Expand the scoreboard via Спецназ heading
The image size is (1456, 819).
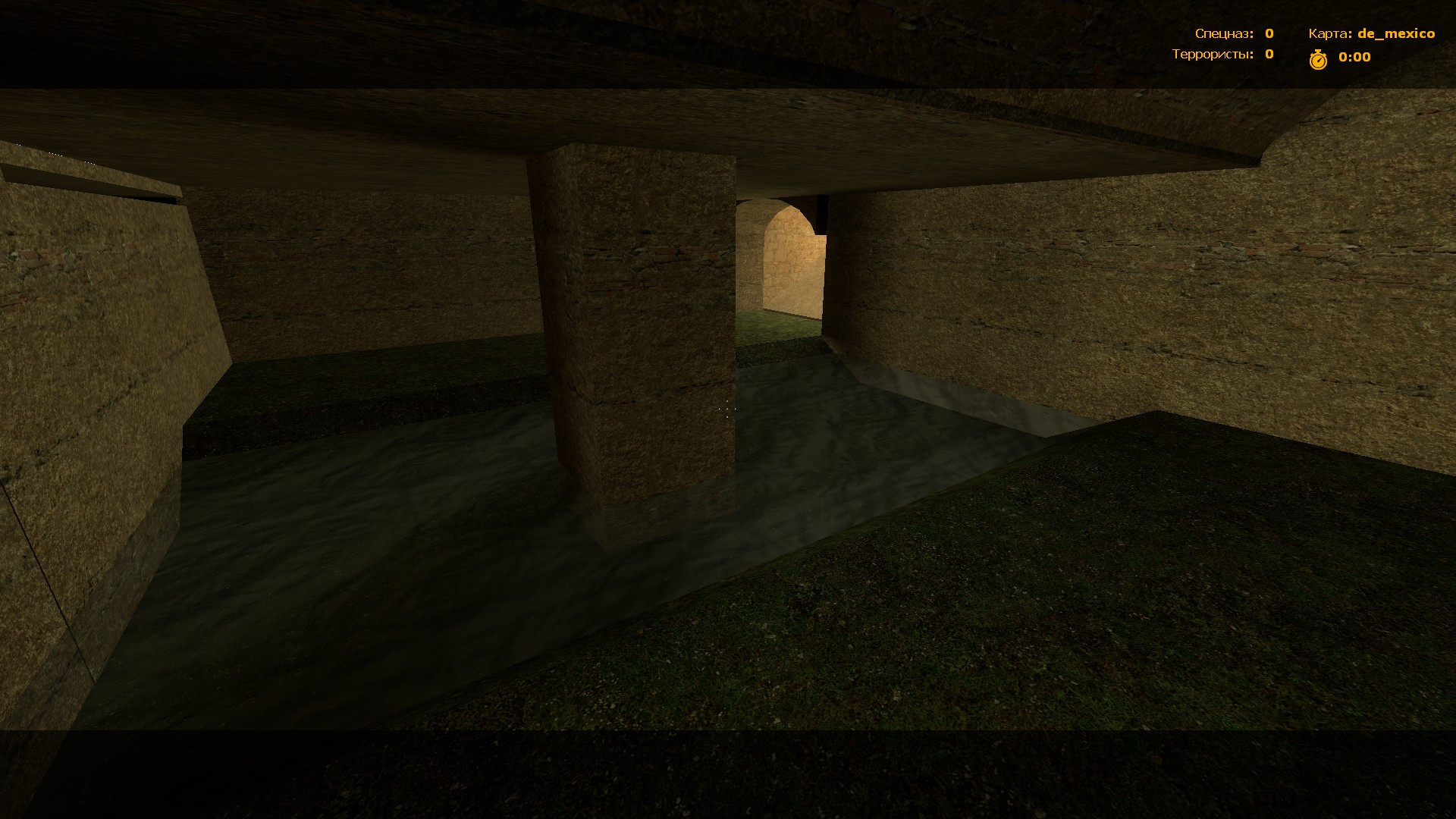click(x=1222, y=33)
